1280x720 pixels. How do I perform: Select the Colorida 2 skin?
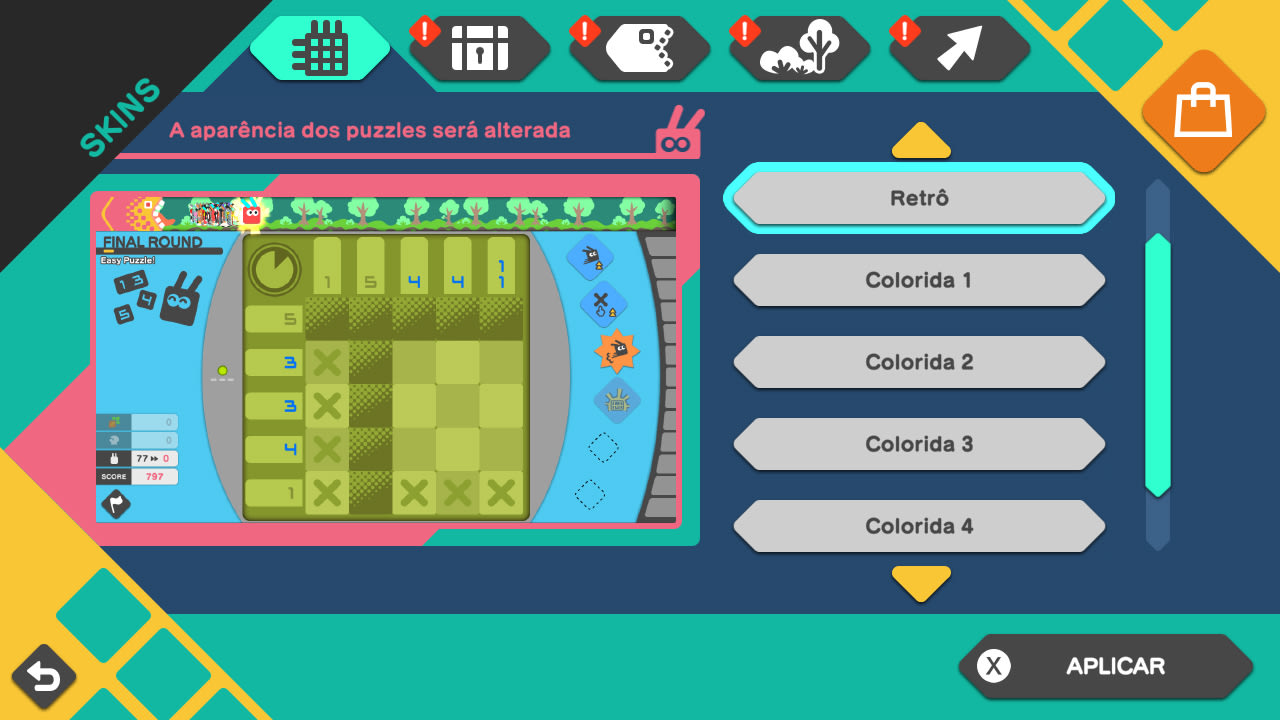[919, 362]
